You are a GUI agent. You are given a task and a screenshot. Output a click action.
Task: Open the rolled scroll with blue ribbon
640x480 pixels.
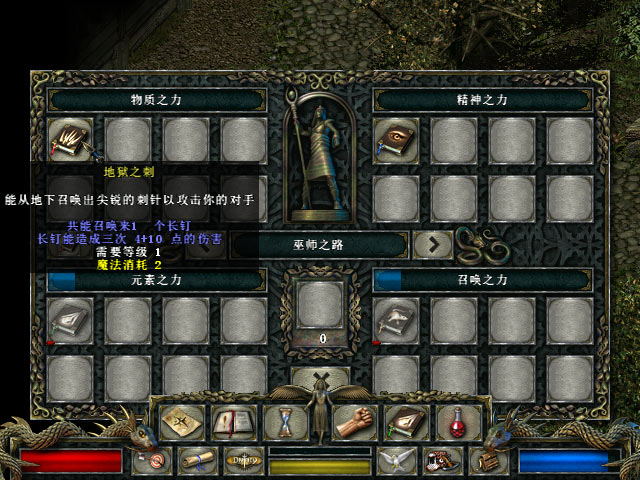coord(197,461)
